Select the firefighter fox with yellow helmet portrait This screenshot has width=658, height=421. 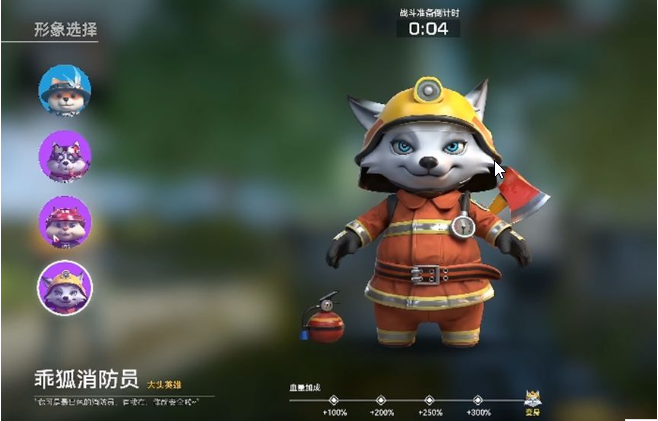coord(65,287)
